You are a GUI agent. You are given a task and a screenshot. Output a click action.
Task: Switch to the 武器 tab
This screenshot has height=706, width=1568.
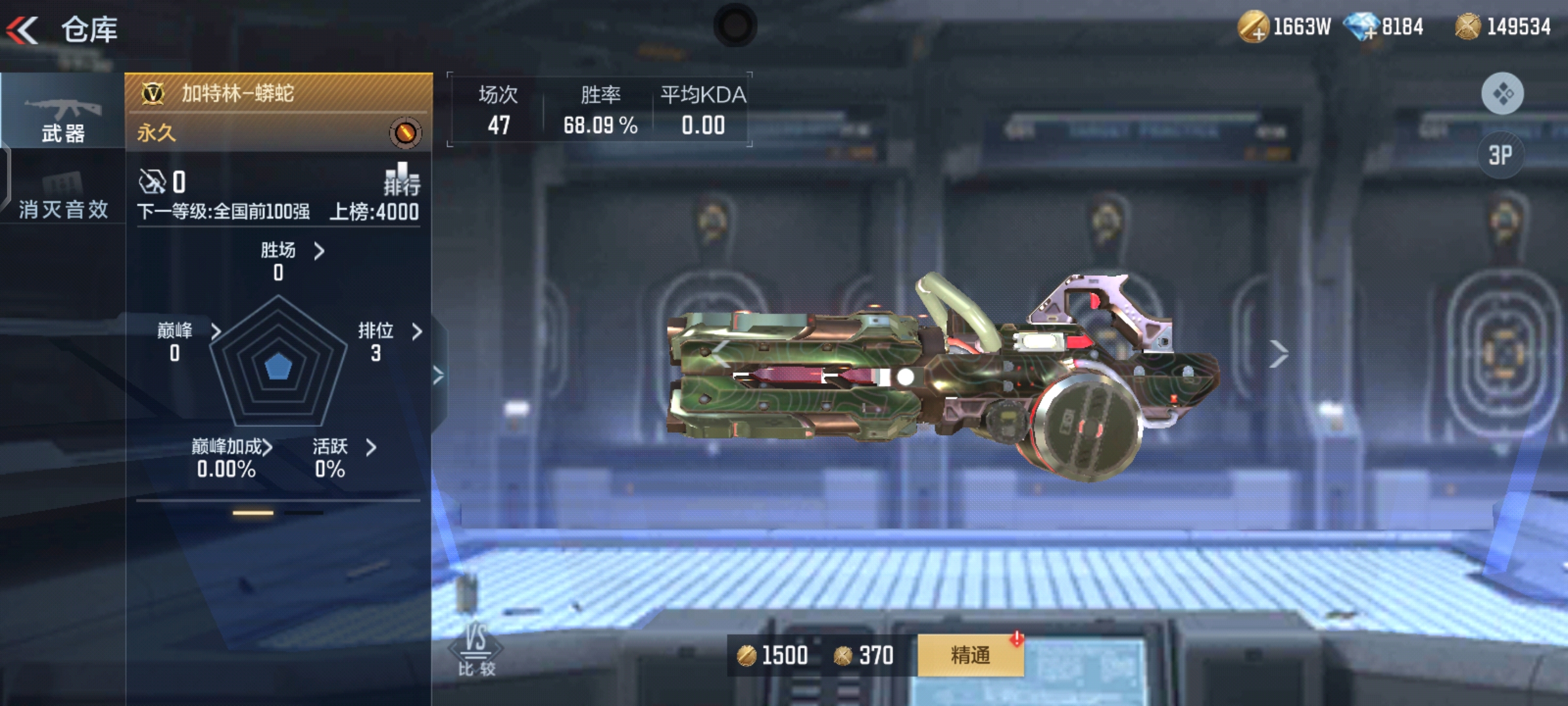tap(63, 116)
